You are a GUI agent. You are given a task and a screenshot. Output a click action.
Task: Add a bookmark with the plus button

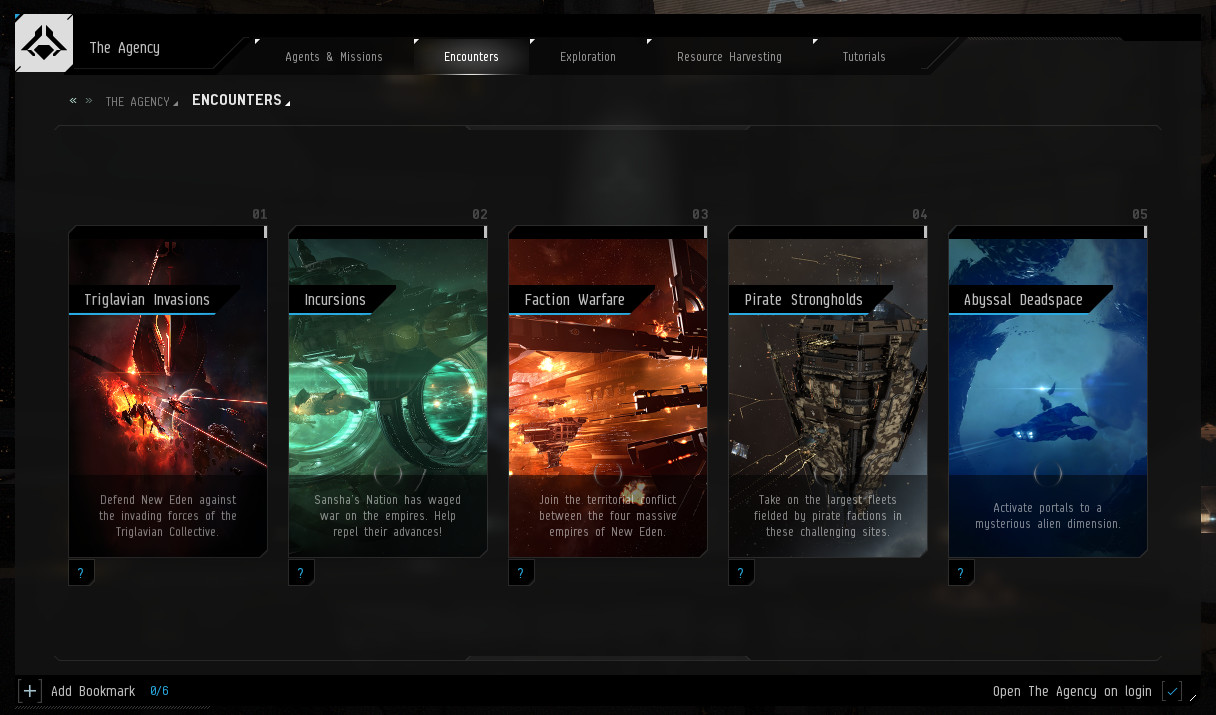point(30,691)
